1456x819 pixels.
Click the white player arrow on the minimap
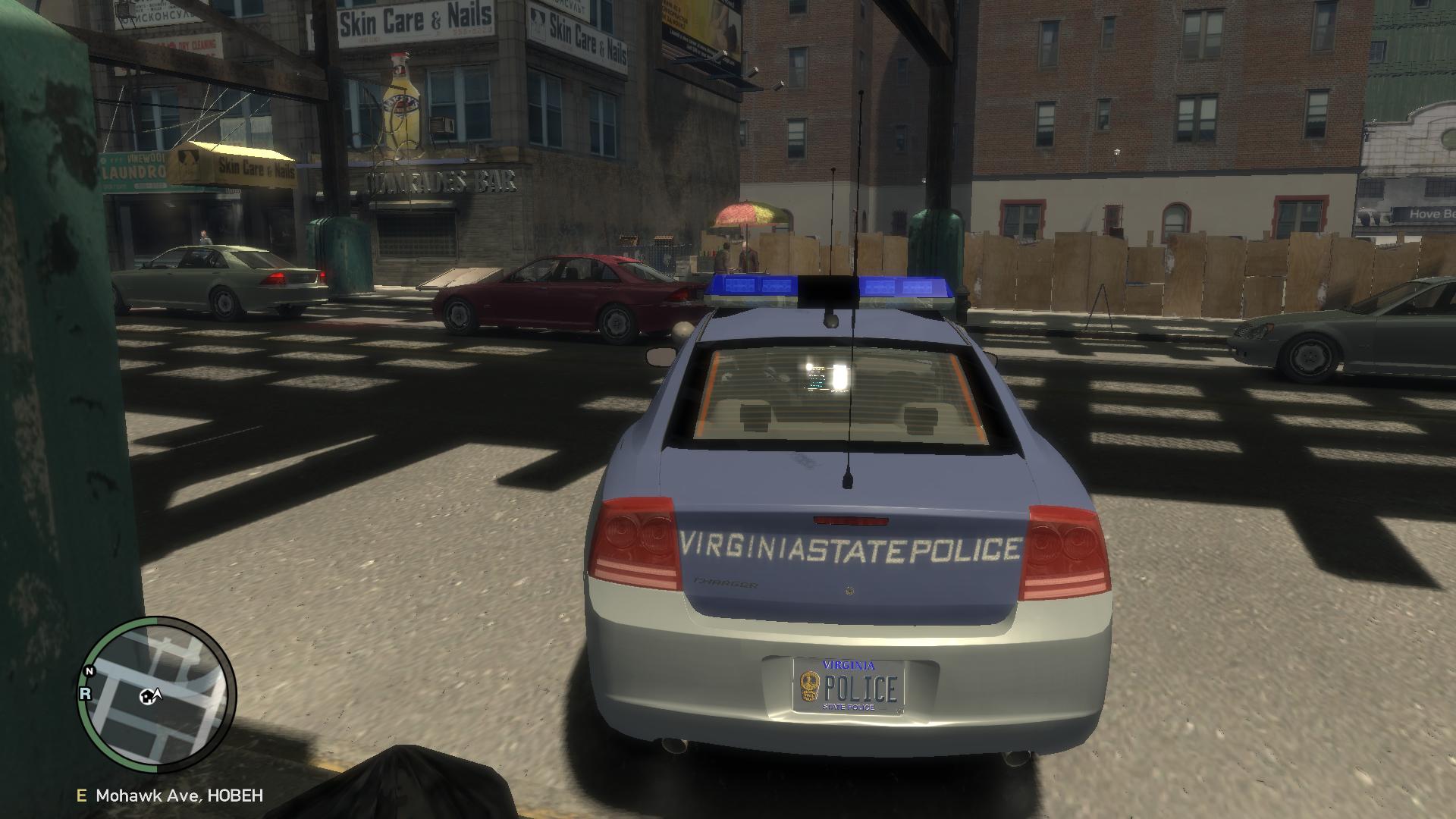click(158, 693)
